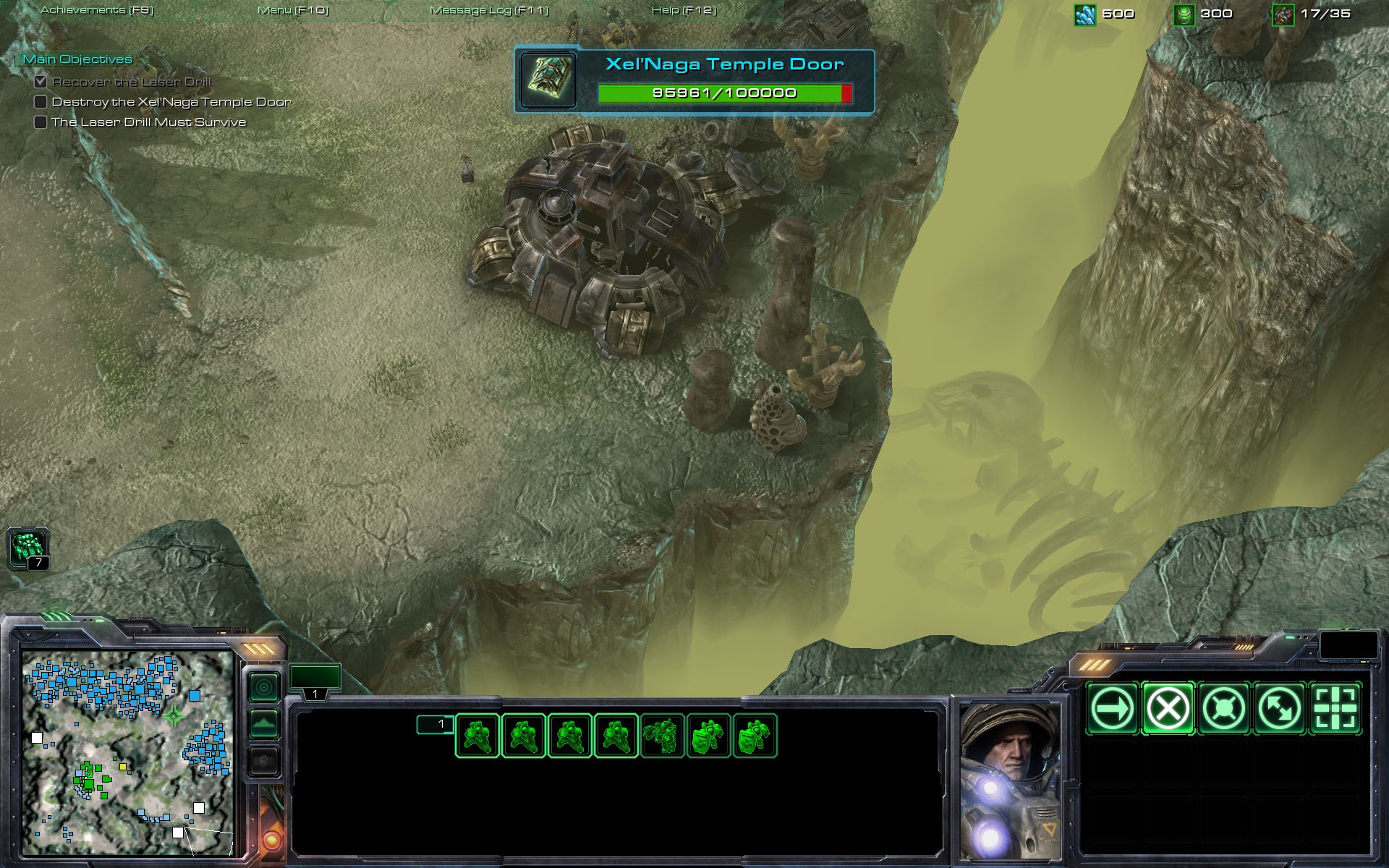This screenshot has width=1389, height=868.
Task: Open the game Menu
Action: pos(293,10)
